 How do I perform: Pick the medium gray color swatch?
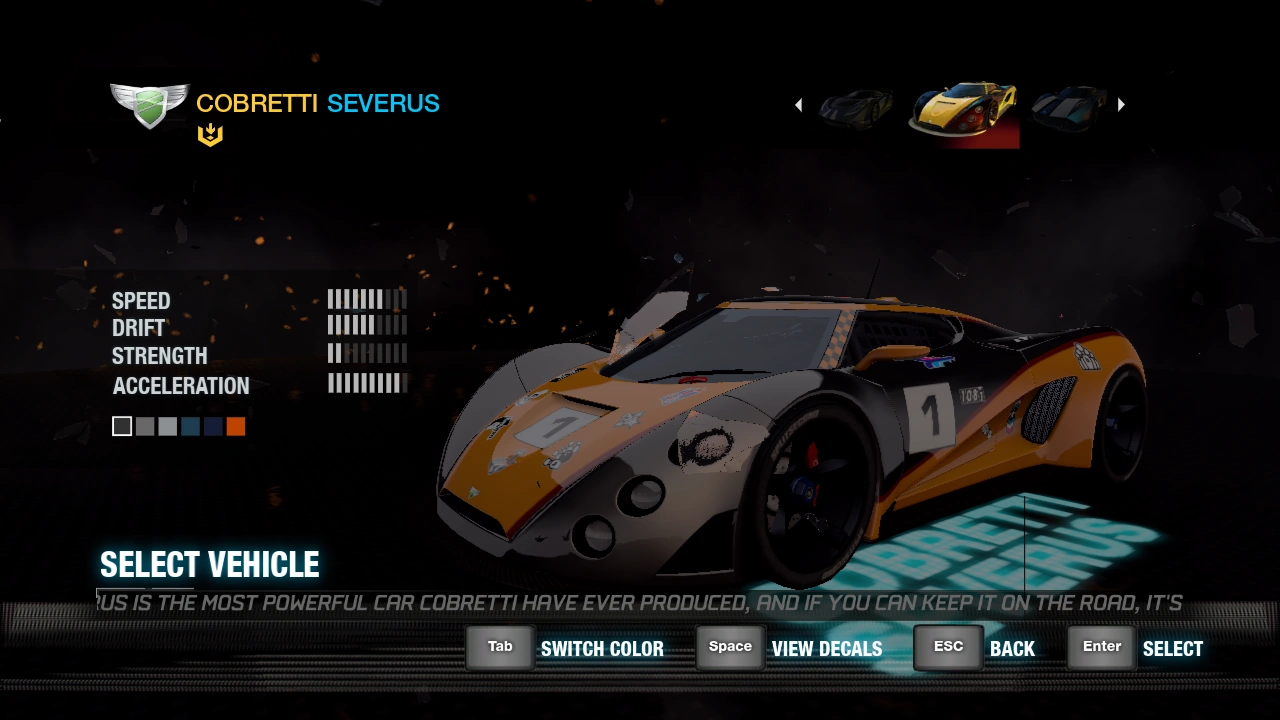pos(145,427)
